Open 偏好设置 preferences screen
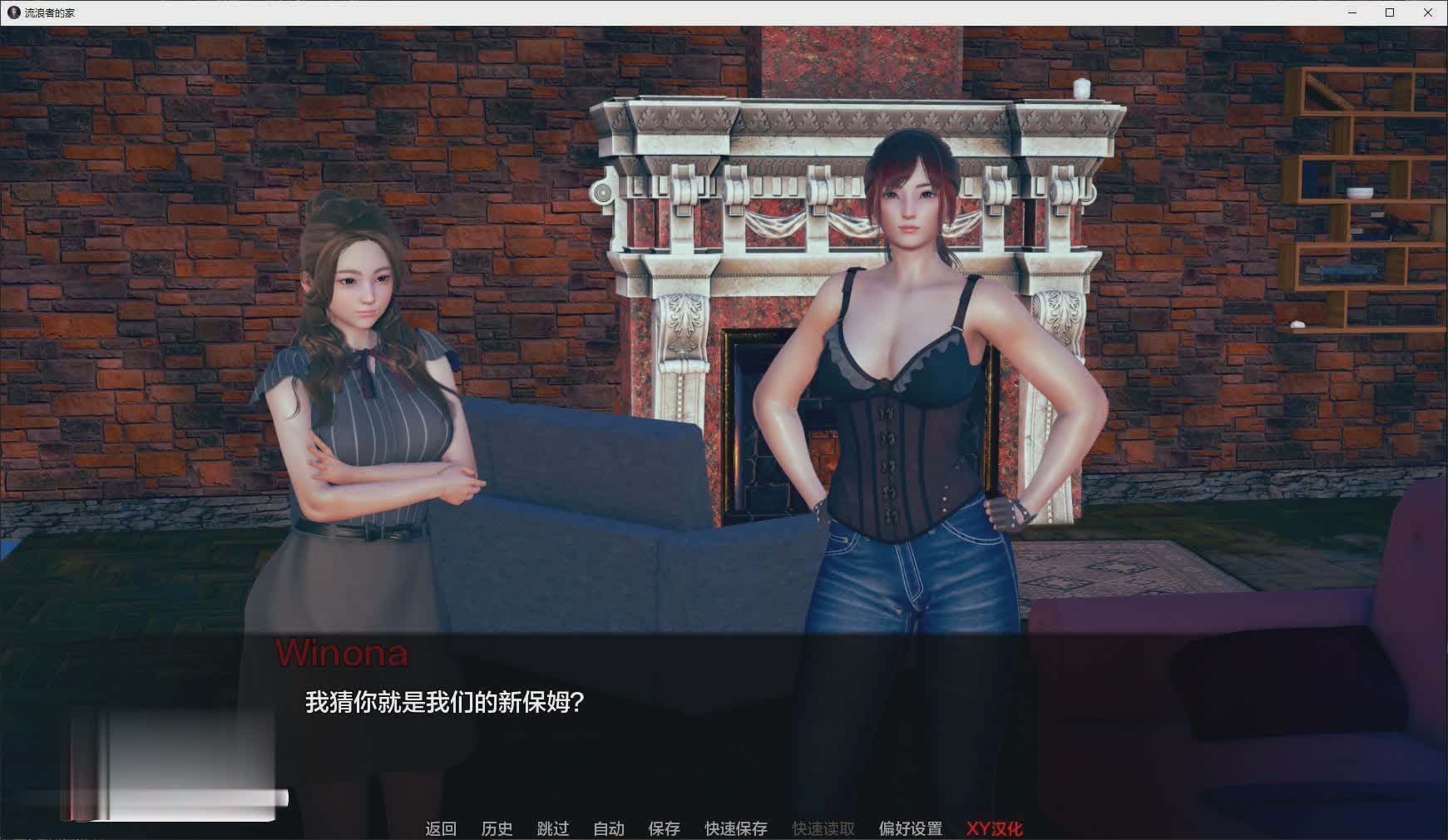The image size is (1448, 840). tap(912, 828)
